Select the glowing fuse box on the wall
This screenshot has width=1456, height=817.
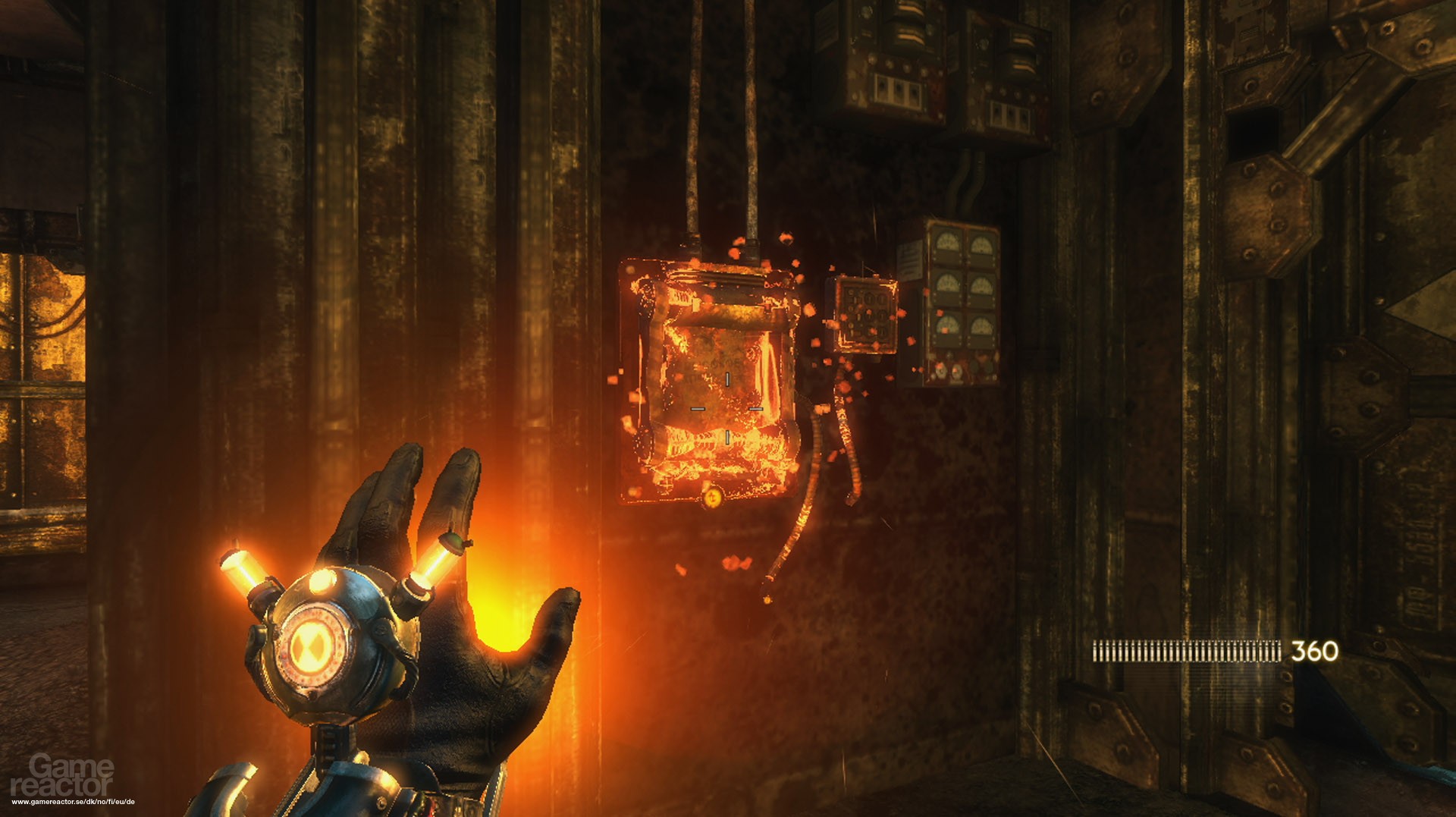click(x=713, y=379)
